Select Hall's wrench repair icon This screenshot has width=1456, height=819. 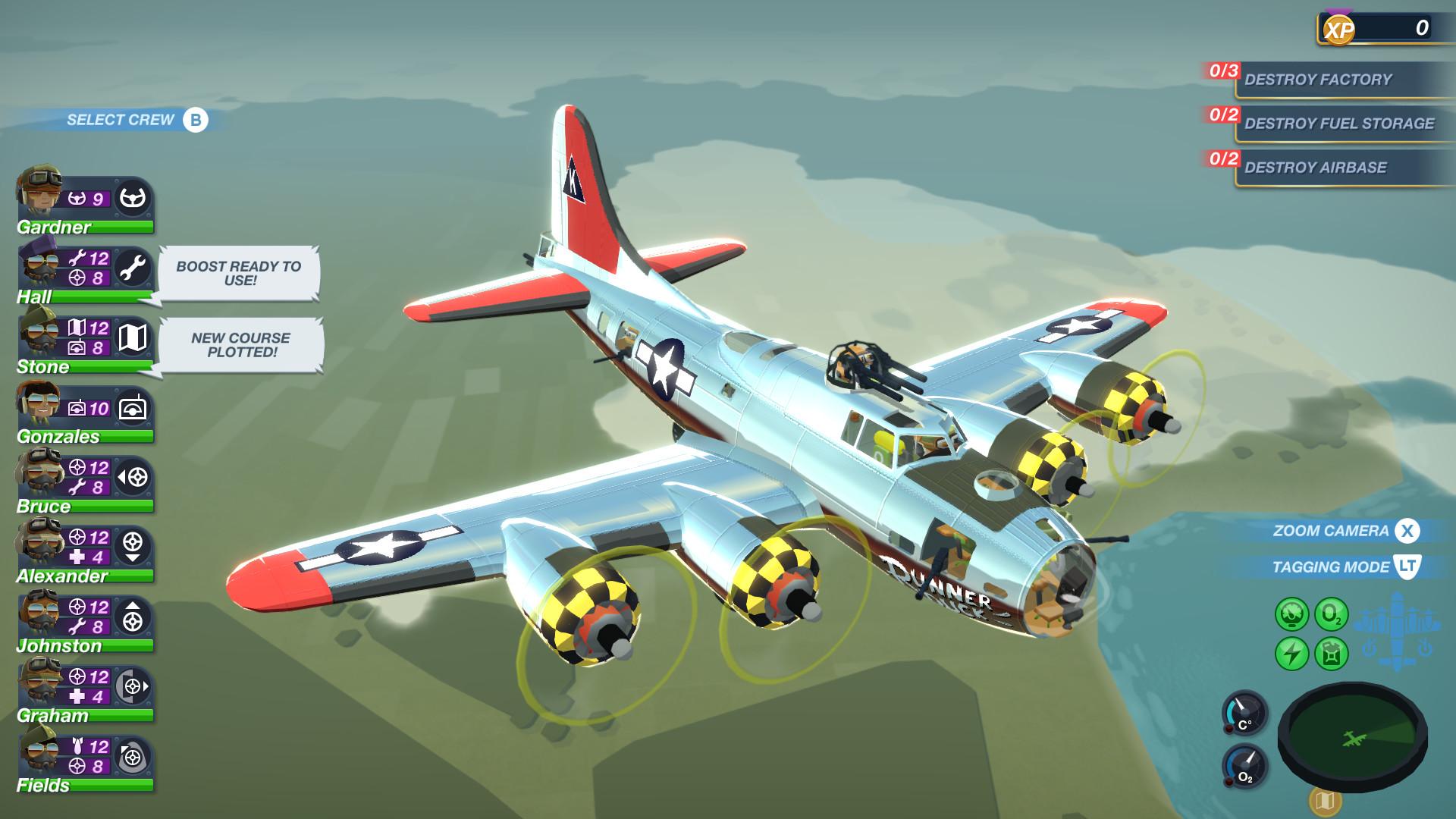[133, 269]
